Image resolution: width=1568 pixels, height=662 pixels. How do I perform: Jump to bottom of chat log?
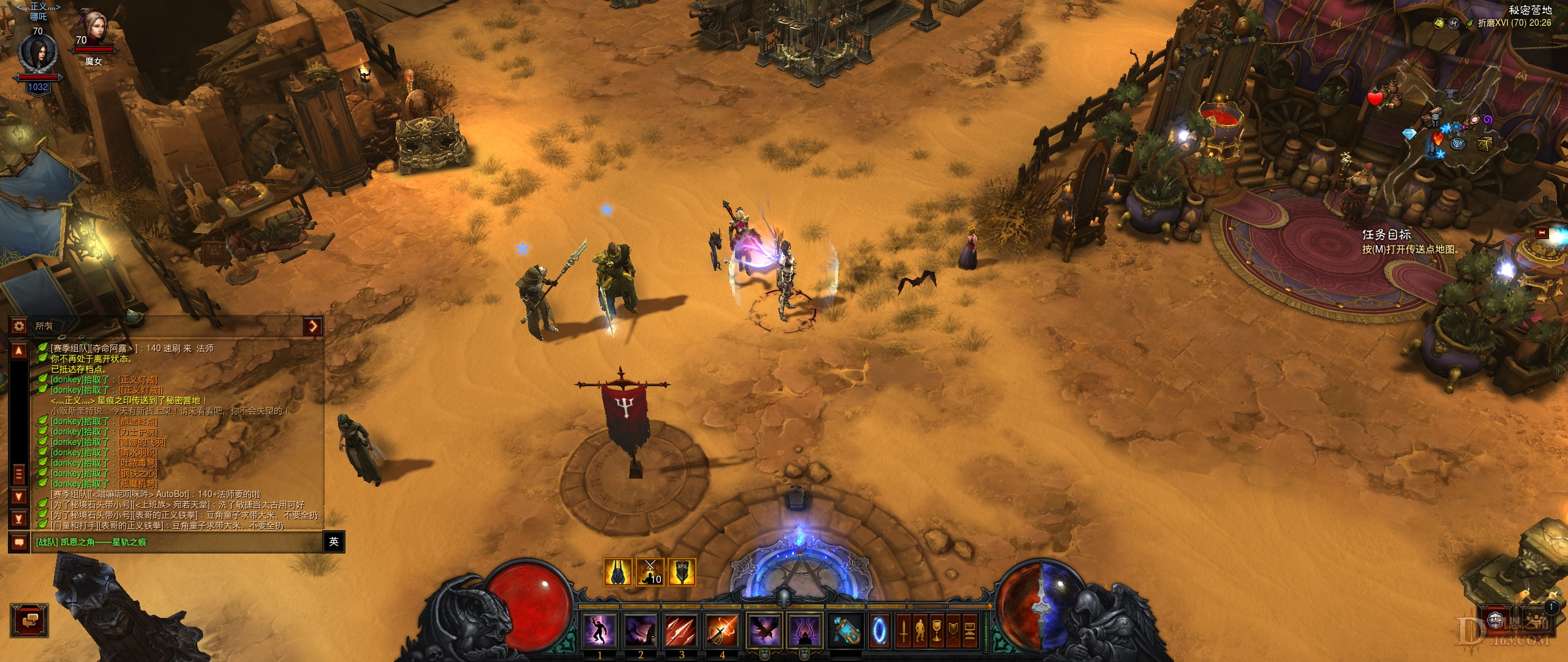19,519
